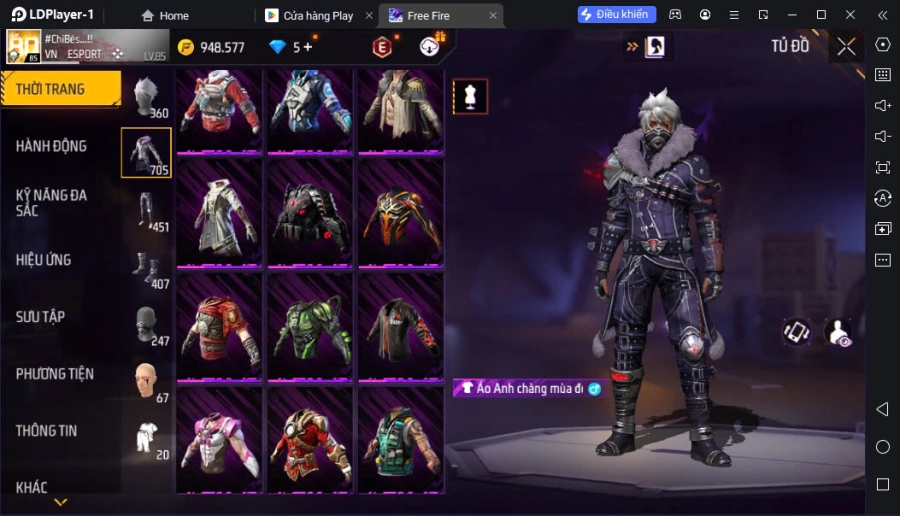Open the HIỆU ỨNG category
900x516 pixels.
point(44,260)
